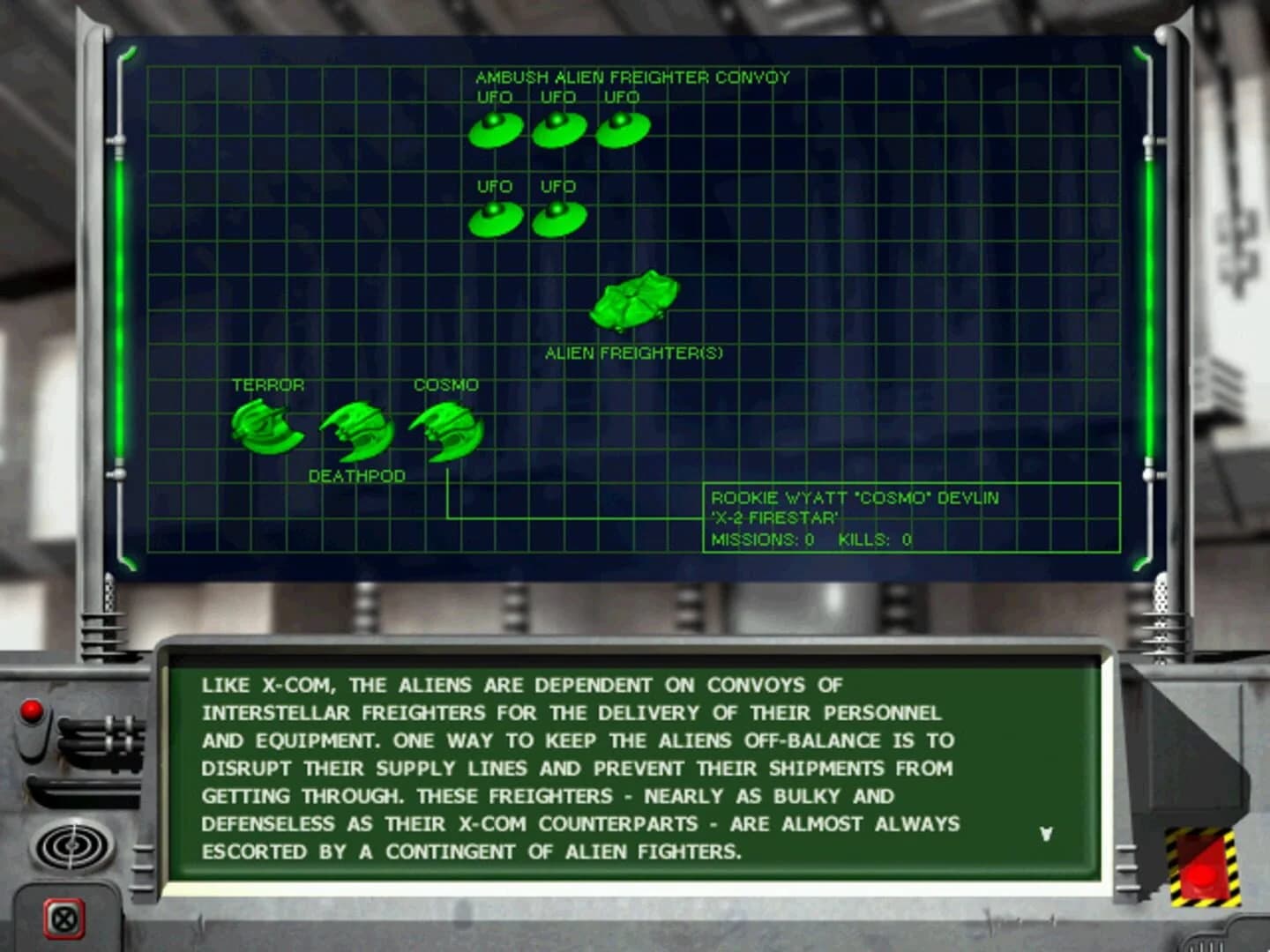
Task: Select Cosmo's X-2 Firestar craft icon
Action: point(445,434)
